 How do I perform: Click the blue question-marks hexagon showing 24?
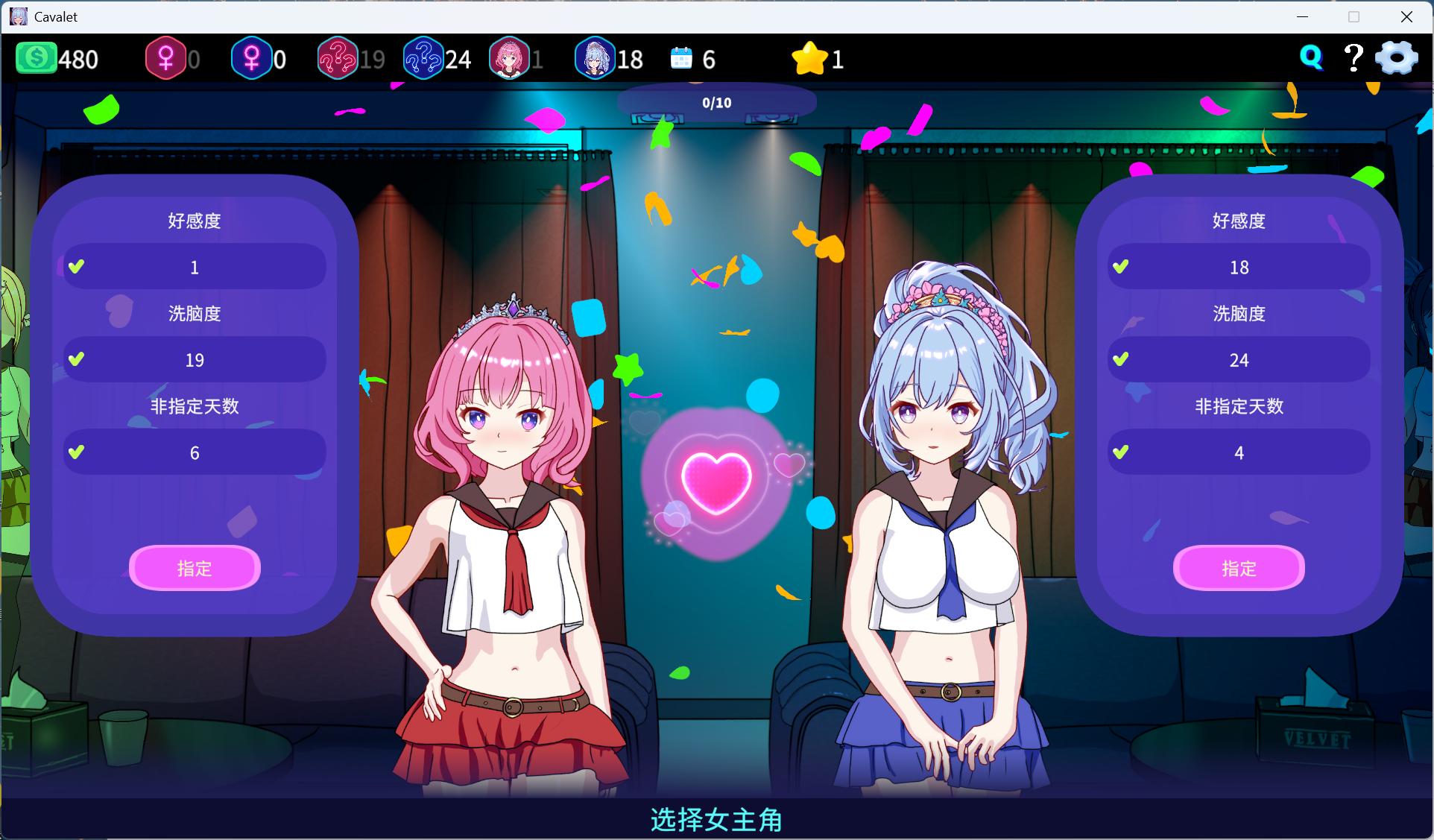424,57
